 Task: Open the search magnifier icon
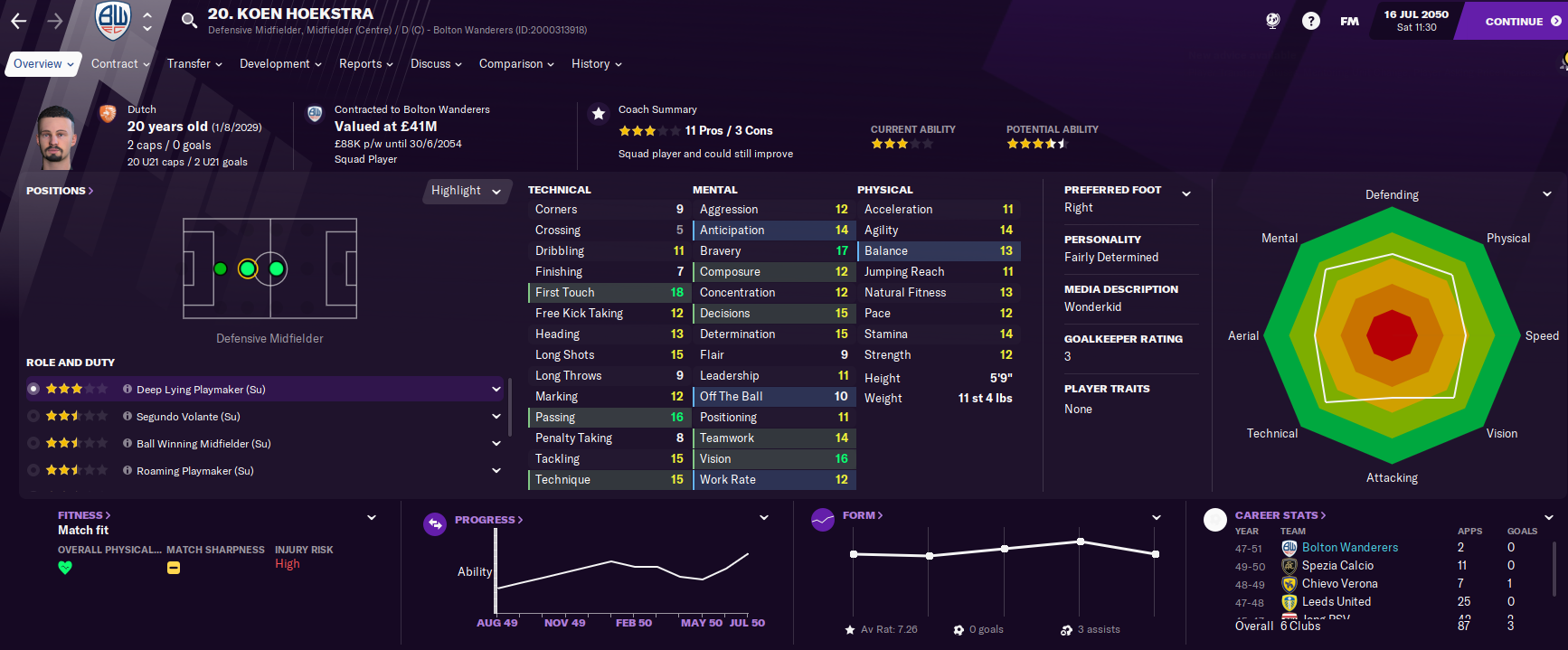pos(189,21)
